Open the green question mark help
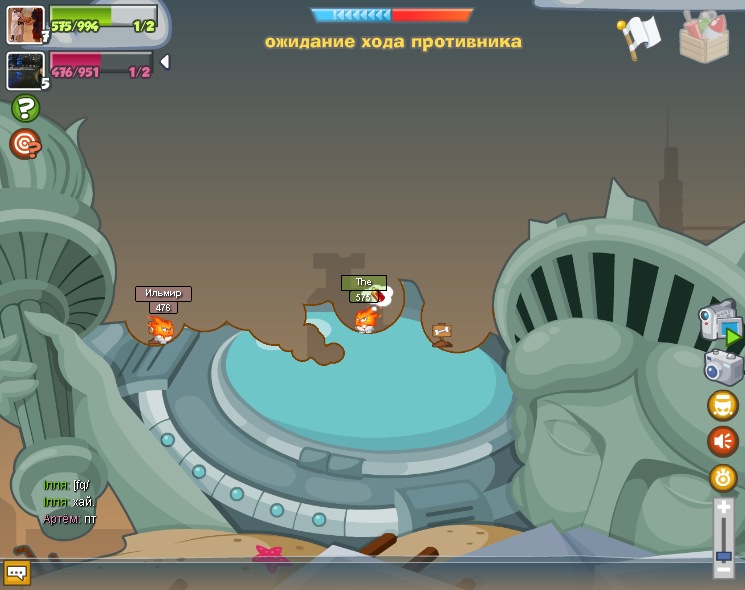The image size is (745, 590). 26,108
